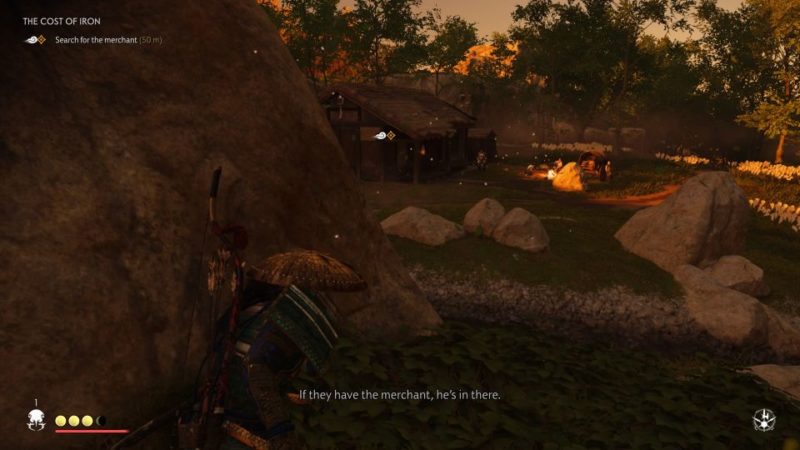800x450 pixels.
Task: Select "The Cost of Iron" quest title
Action: click(61, 21)
